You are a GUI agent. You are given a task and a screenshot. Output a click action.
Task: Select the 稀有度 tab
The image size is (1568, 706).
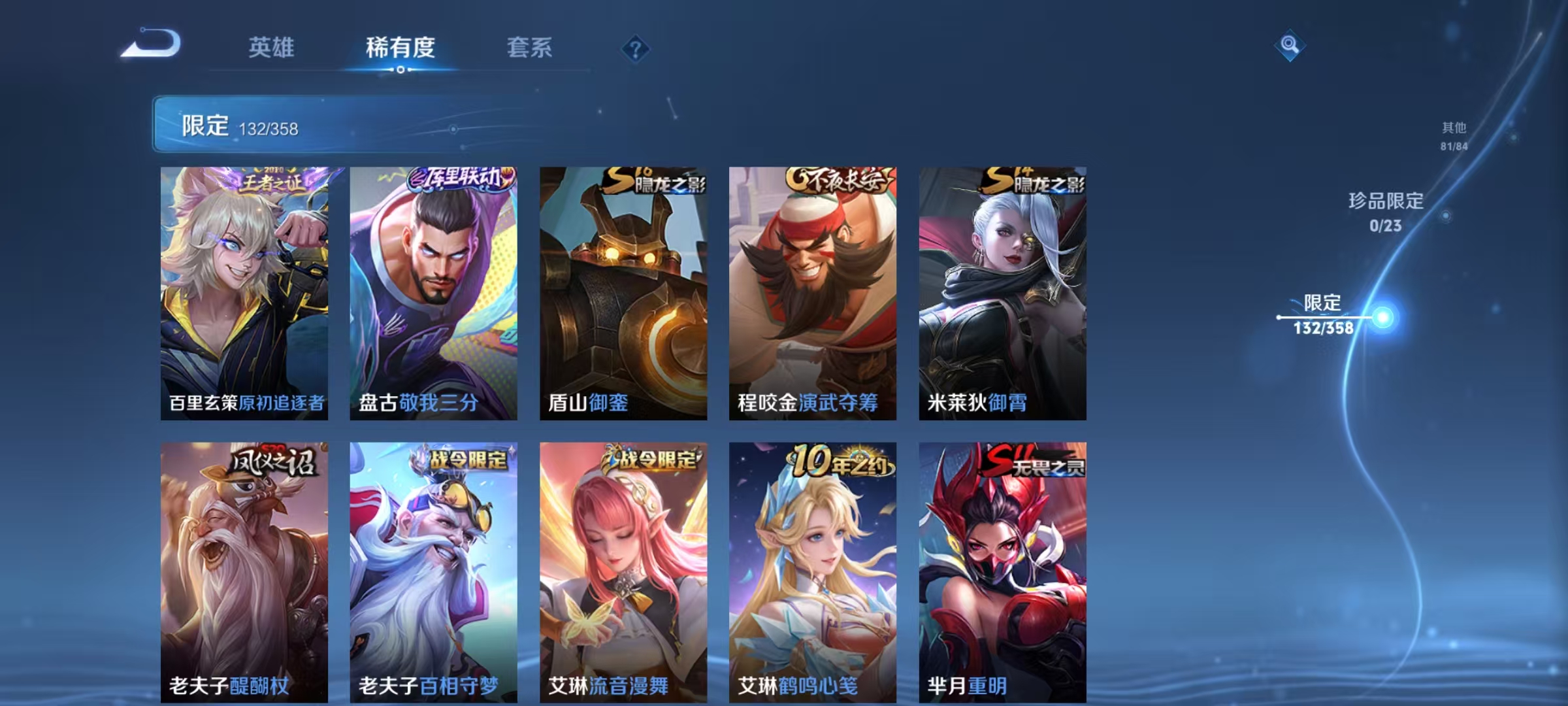(400, 49)
